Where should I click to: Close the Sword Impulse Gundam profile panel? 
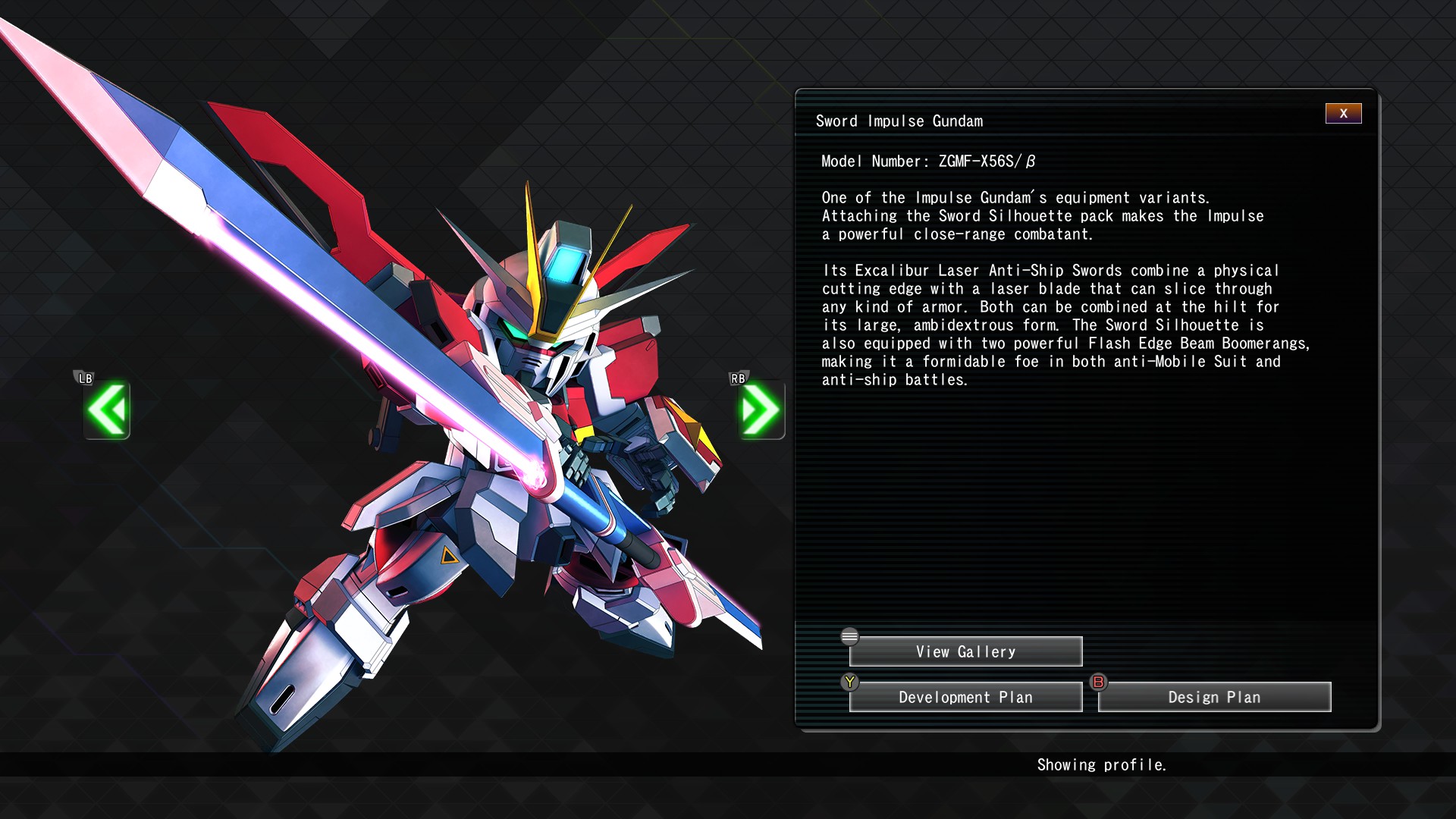[x=1343, y=114]
